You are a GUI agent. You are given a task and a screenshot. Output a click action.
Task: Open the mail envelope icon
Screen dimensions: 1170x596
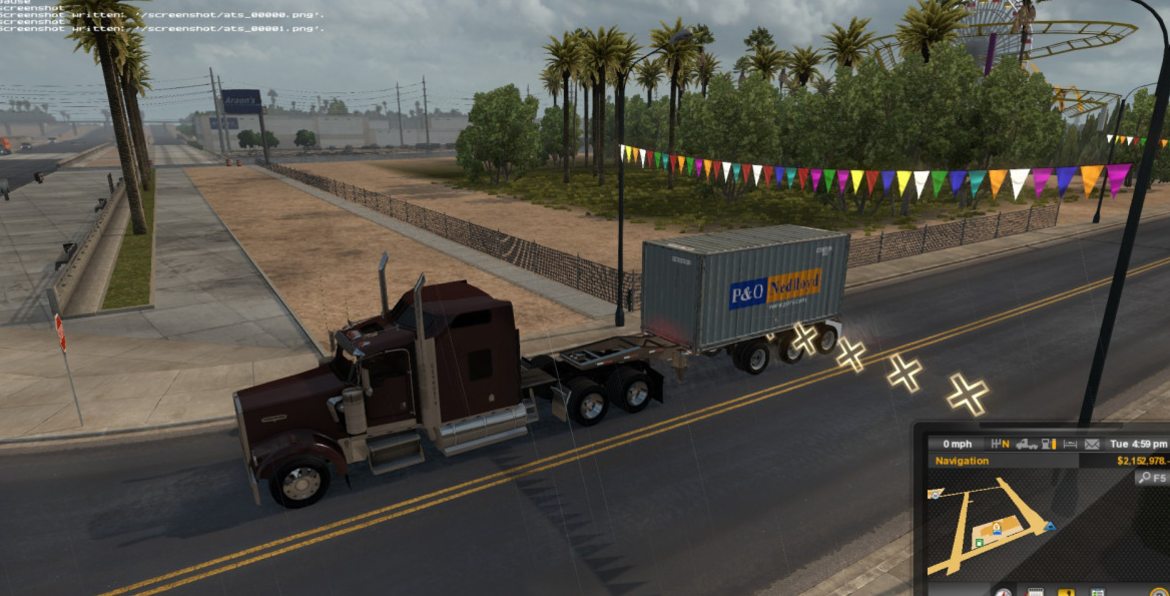tap(1093, 444)
